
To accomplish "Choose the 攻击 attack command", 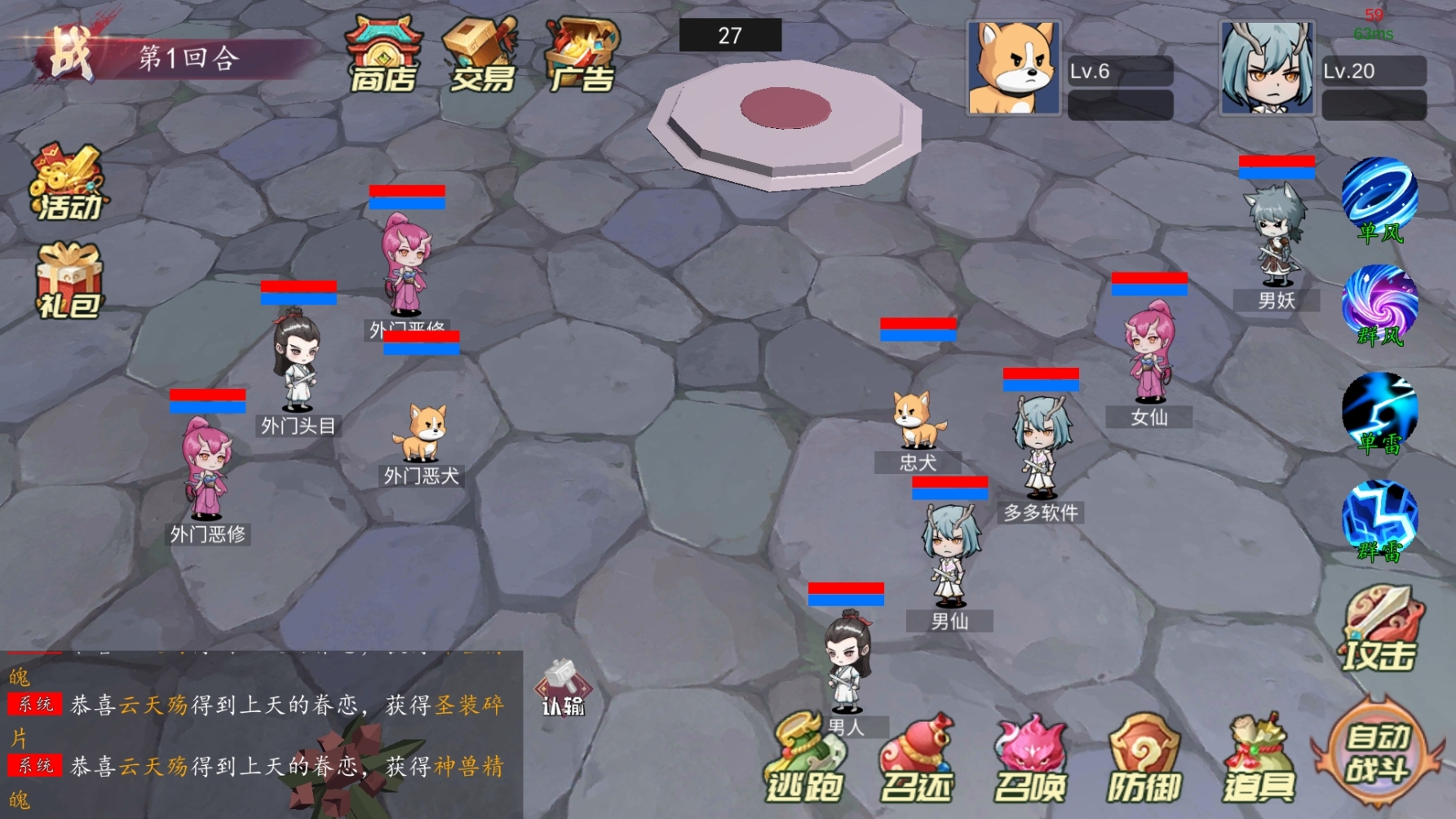I will [1379, 631].
